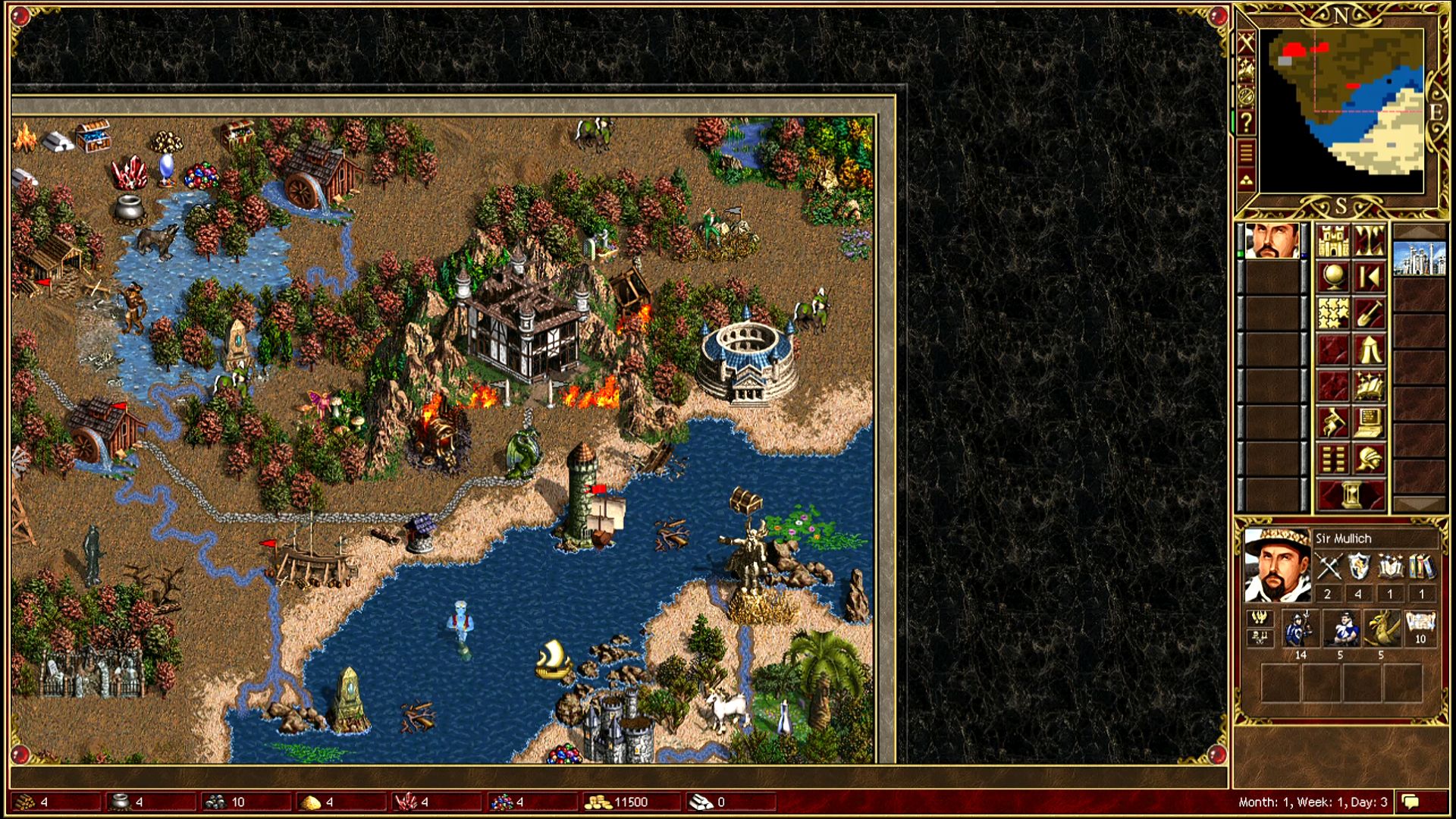This screenshot has width=1456, height=819.
Task: Move hero with the horse button
Action: coord(1332,422)
